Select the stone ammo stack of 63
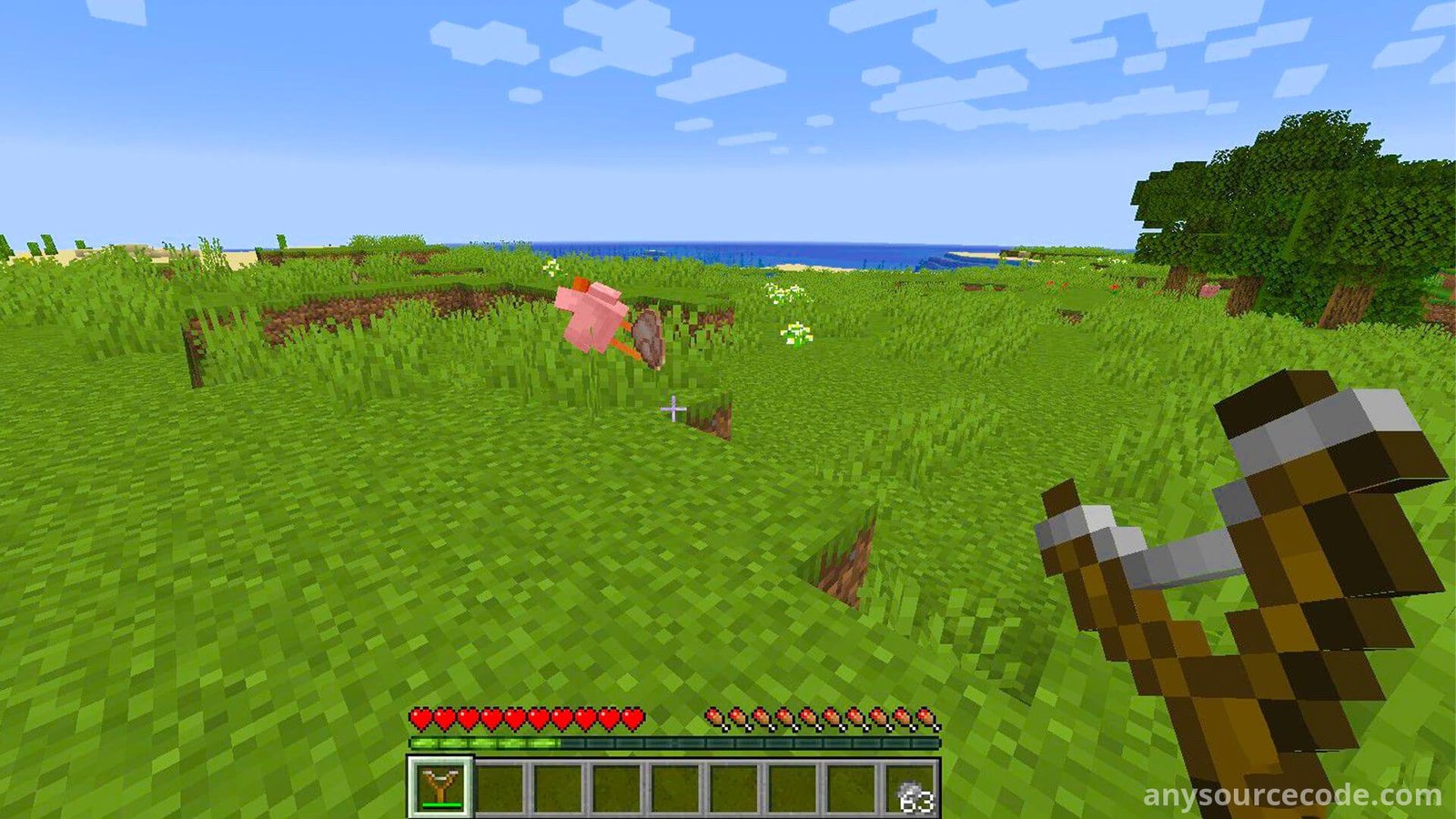This screenshot has width=1456, height=819. [x=911, y=788]
